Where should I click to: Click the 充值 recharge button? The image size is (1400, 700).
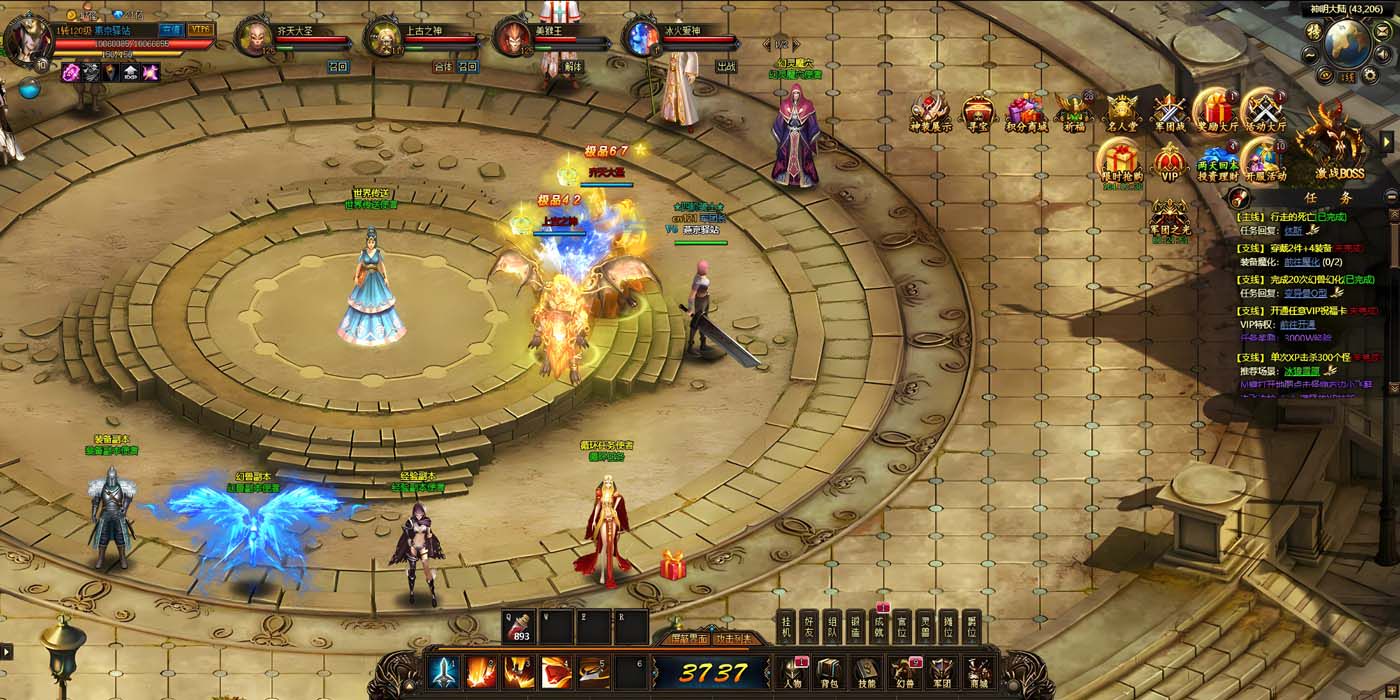point(172,30)
